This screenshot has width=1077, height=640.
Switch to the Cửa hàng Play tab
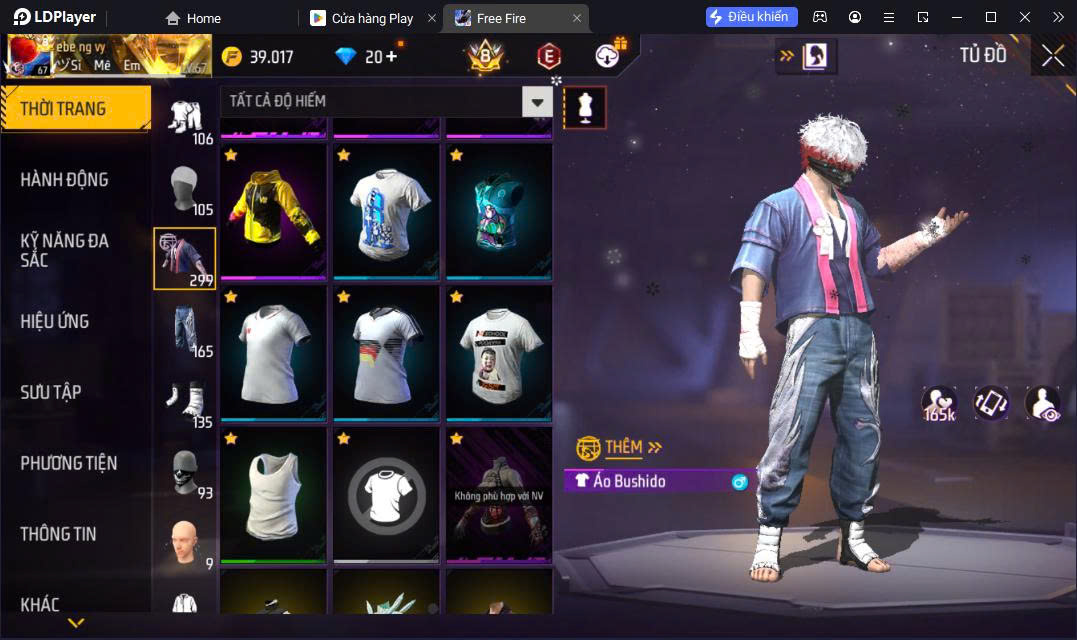372,18
